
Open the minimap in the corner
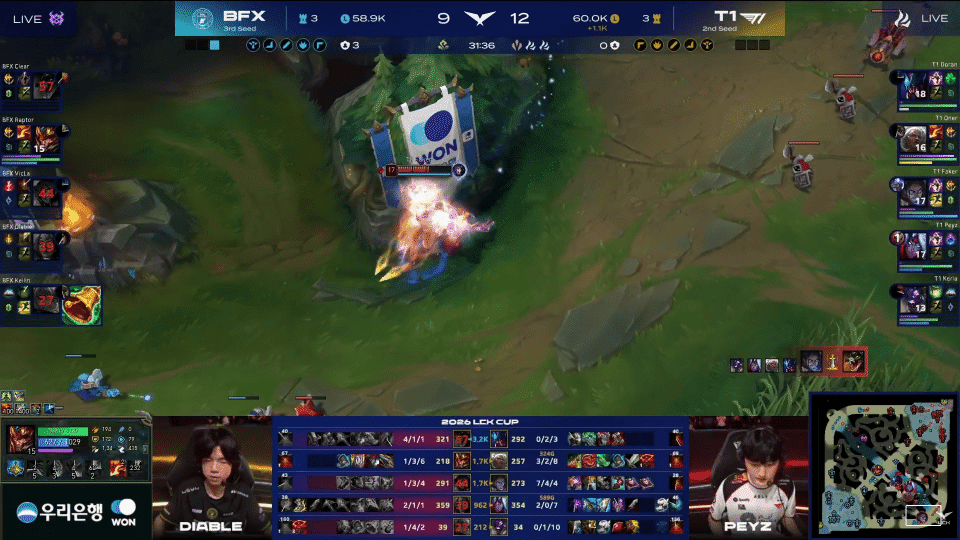pos(883,465)
